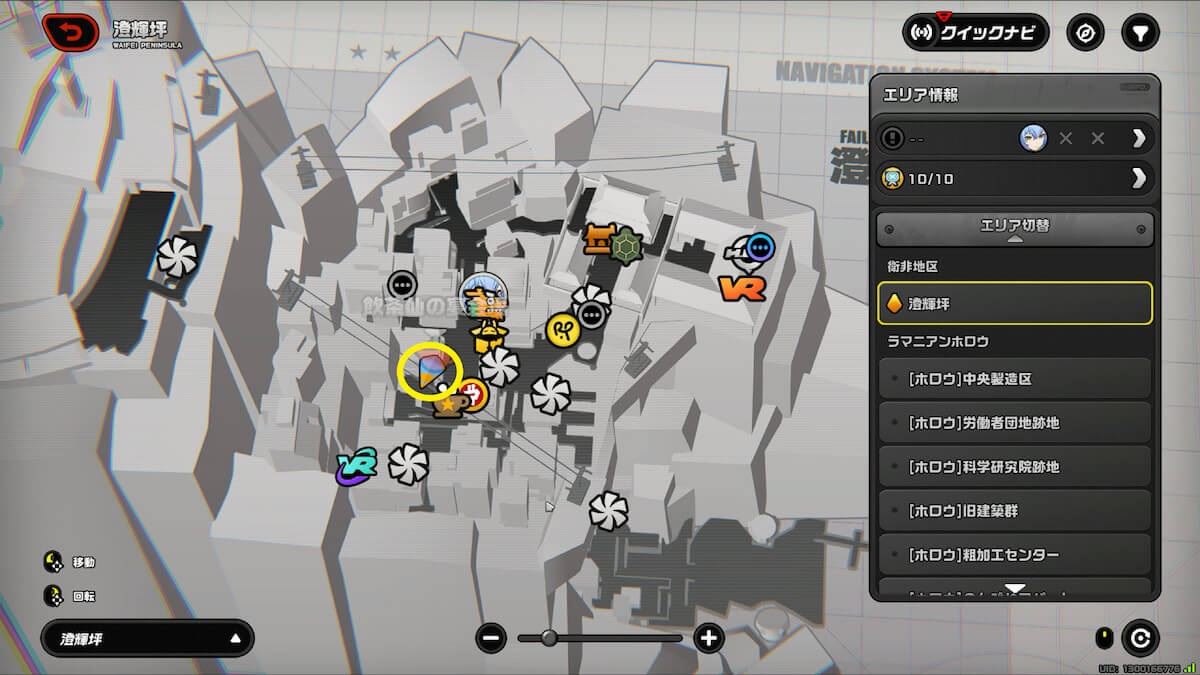The image size is (1200, 675).
Task: Click the red back arrow button
Action: point(71,33)
